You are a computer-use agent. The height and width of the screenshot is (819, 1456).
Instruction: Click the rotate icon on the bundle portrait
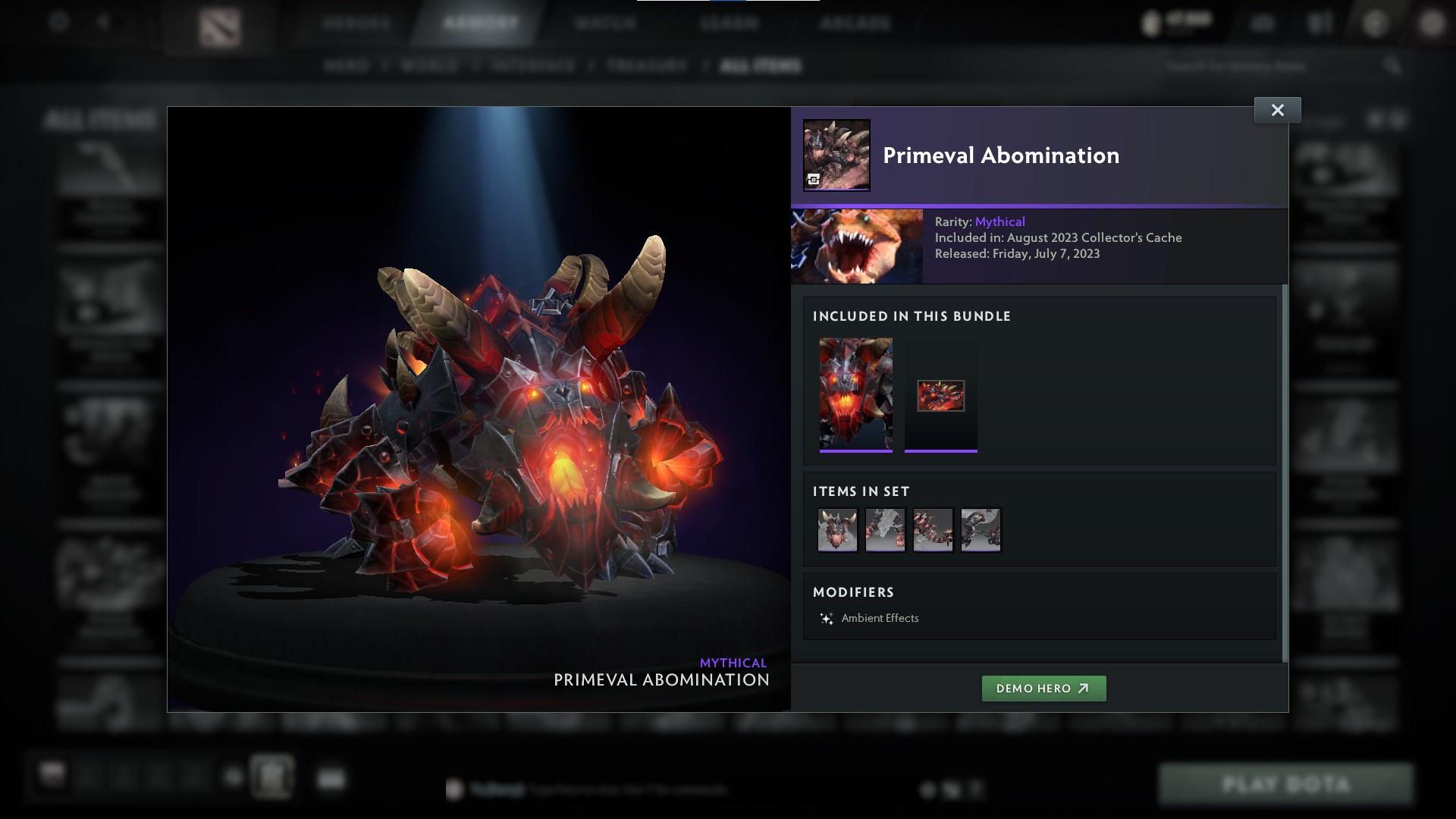pos(814,180)
